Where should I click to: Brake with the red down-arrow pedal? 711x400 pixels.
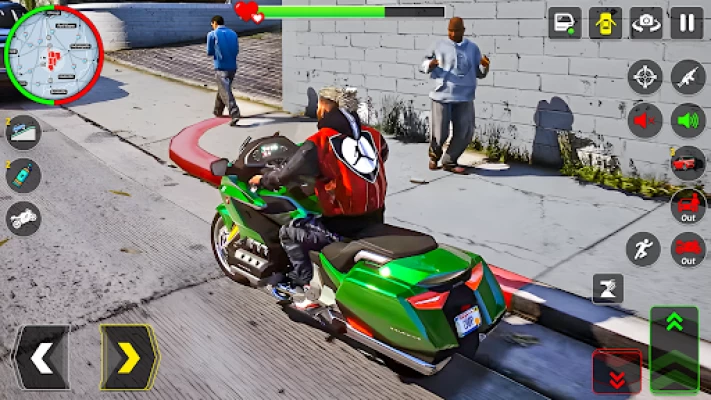(617, 373)
